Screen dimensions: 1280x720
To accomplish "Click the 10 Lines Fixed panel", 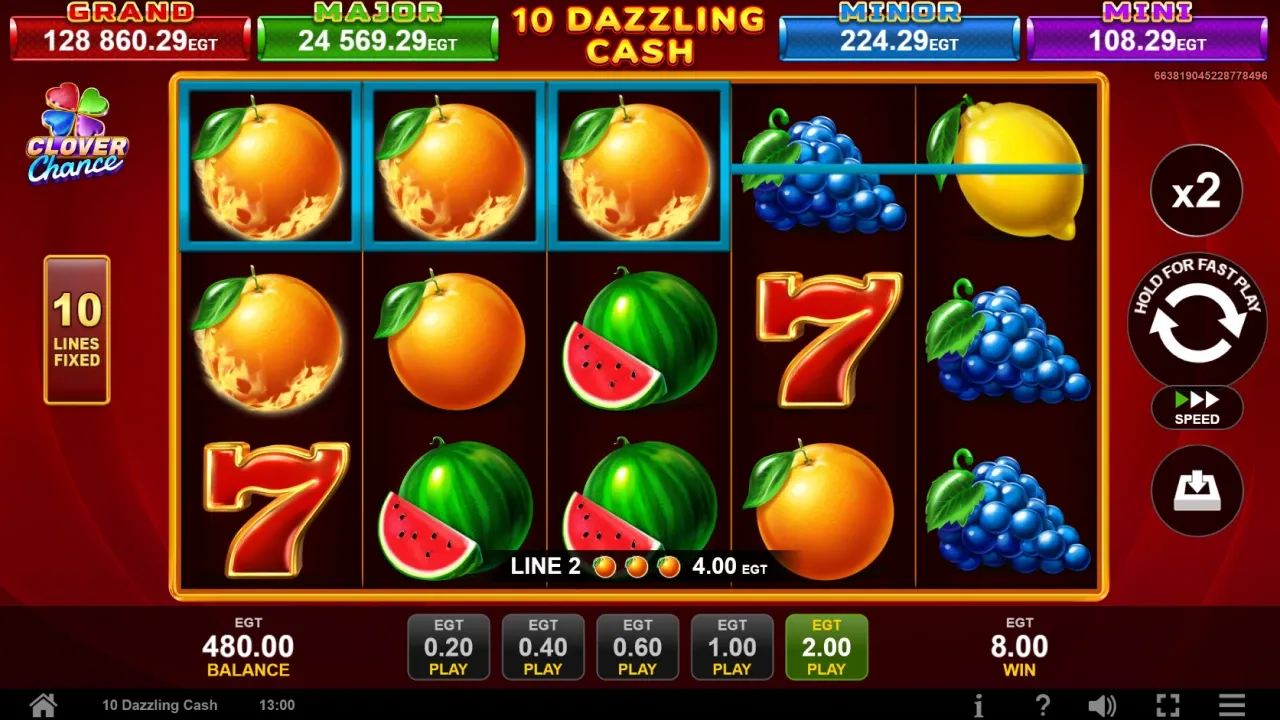I will click(77, 330).
